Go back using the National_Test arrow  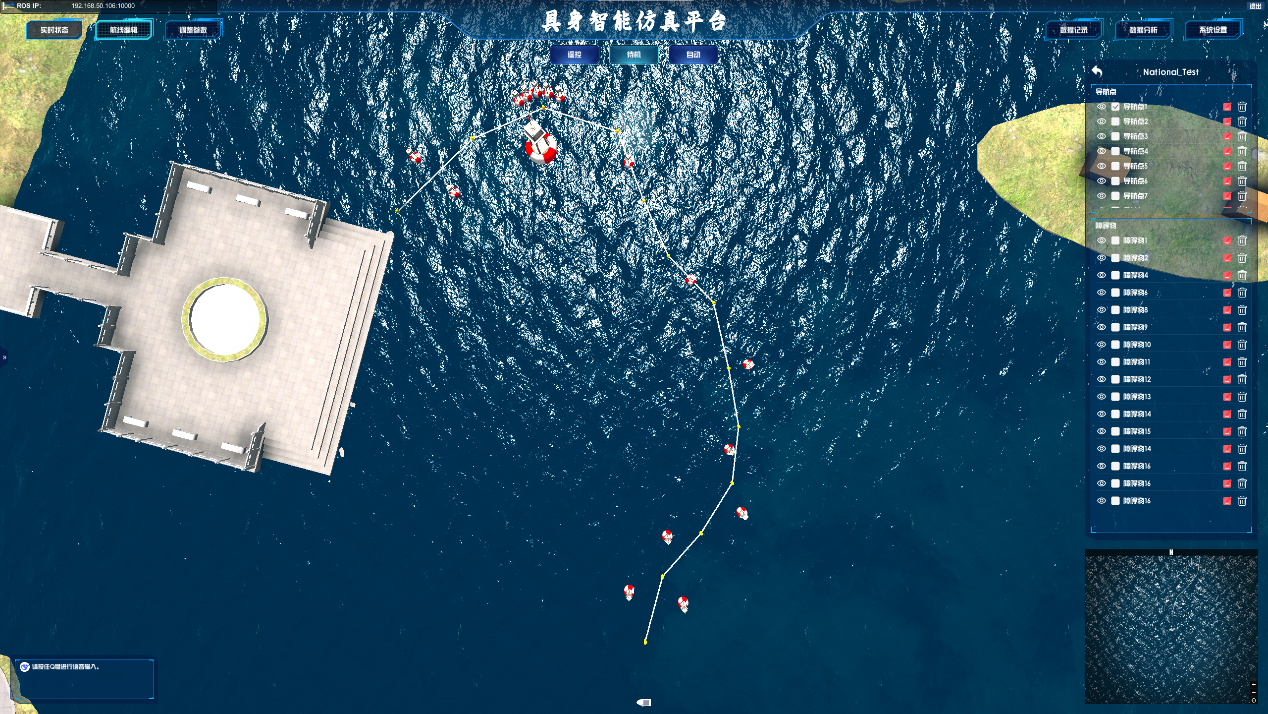1097,72
